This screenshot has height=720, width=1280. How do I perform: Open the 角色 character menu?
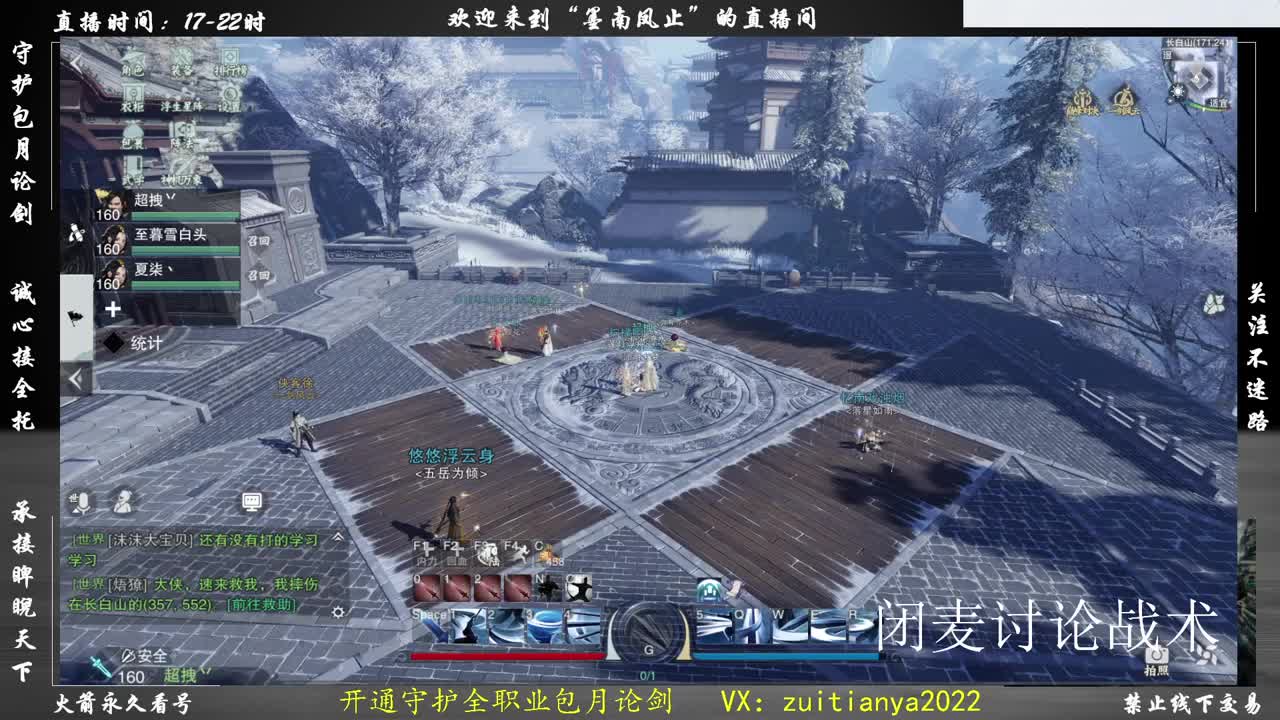coord(133,65)
